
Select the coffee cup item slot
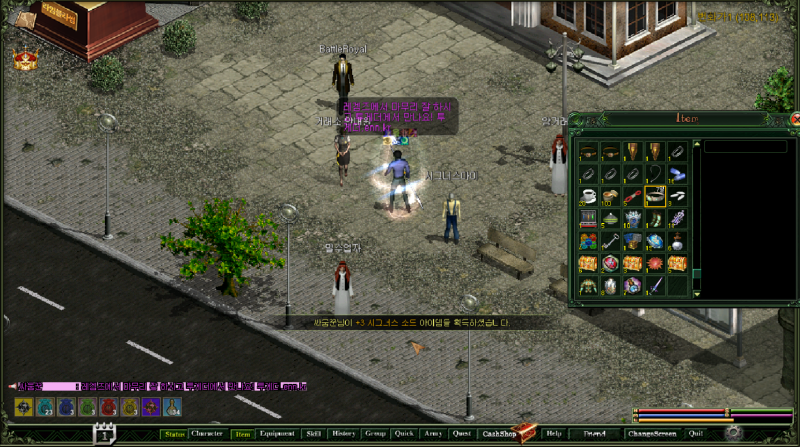588,196
